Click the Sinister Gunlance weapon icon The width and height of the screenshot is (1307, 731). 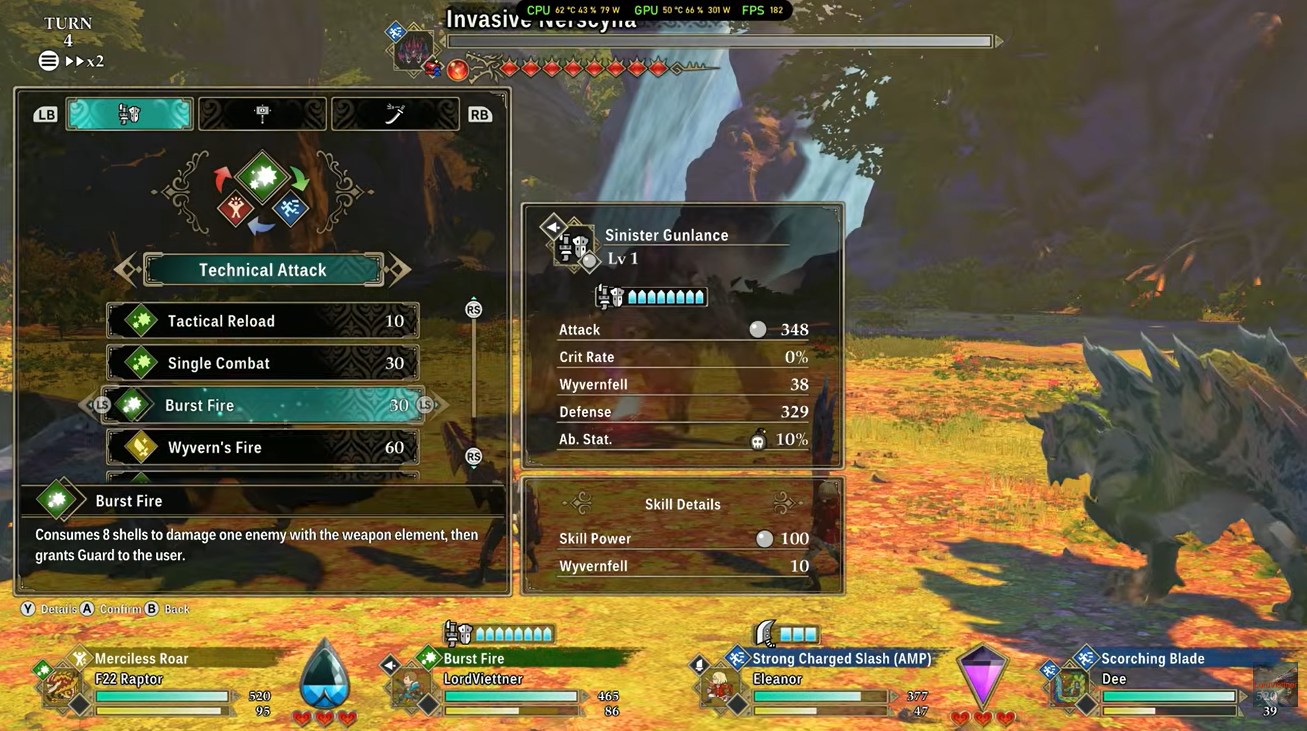(574, 247)
